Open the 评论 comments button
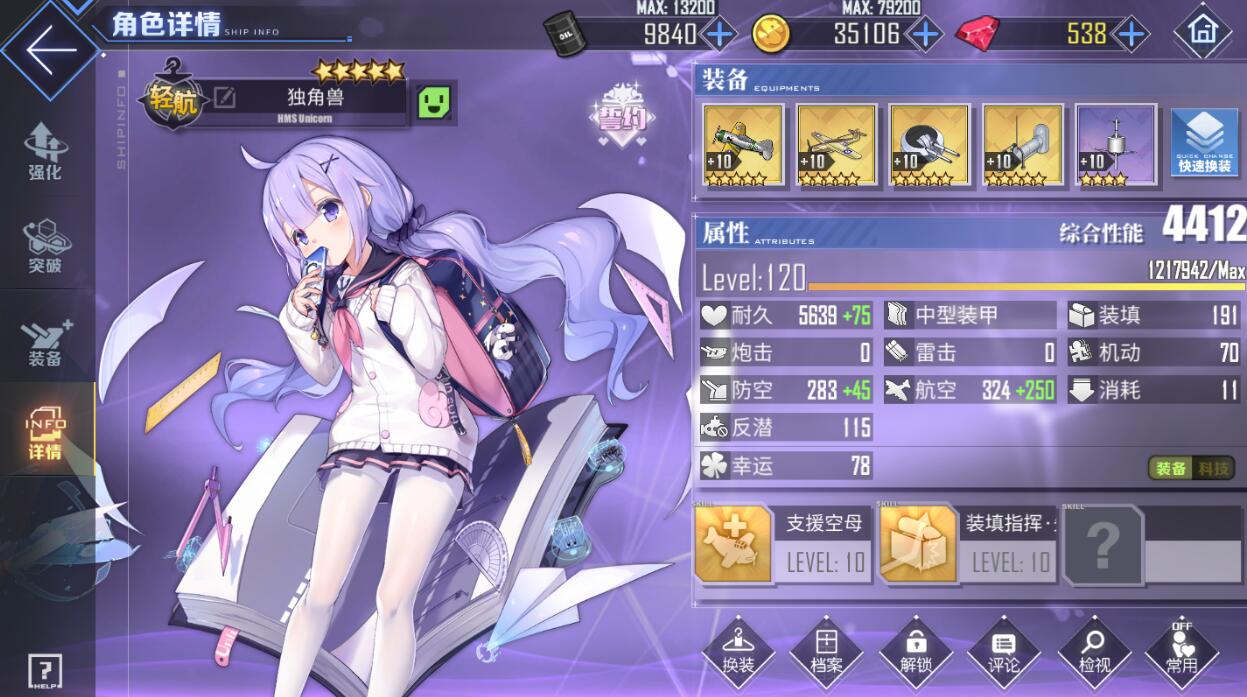Image resolution: width=1247 pixels, height=697 pixels. pos(1003,654)
